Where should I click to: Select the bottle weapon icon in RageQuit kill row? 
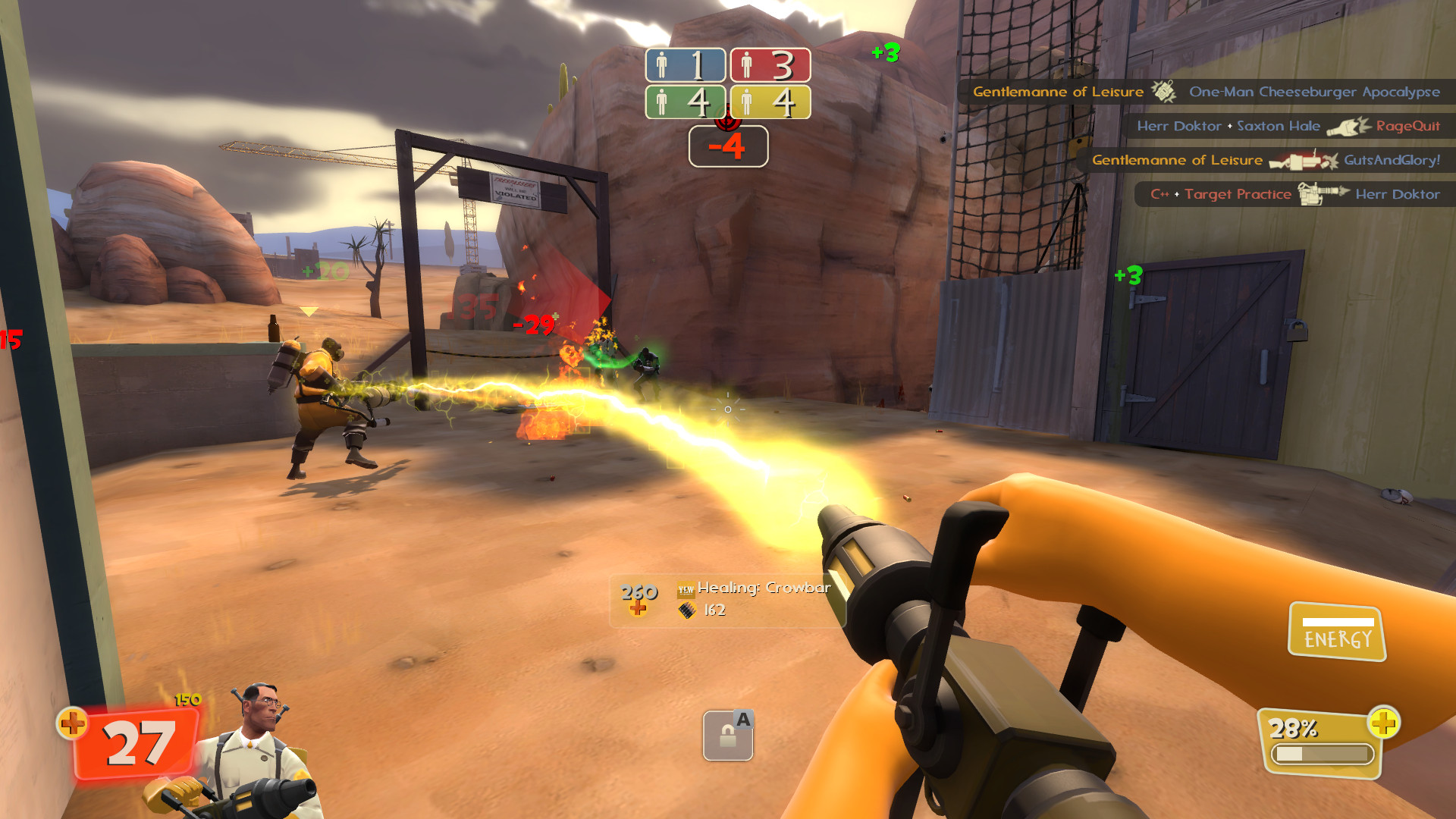1350,126
